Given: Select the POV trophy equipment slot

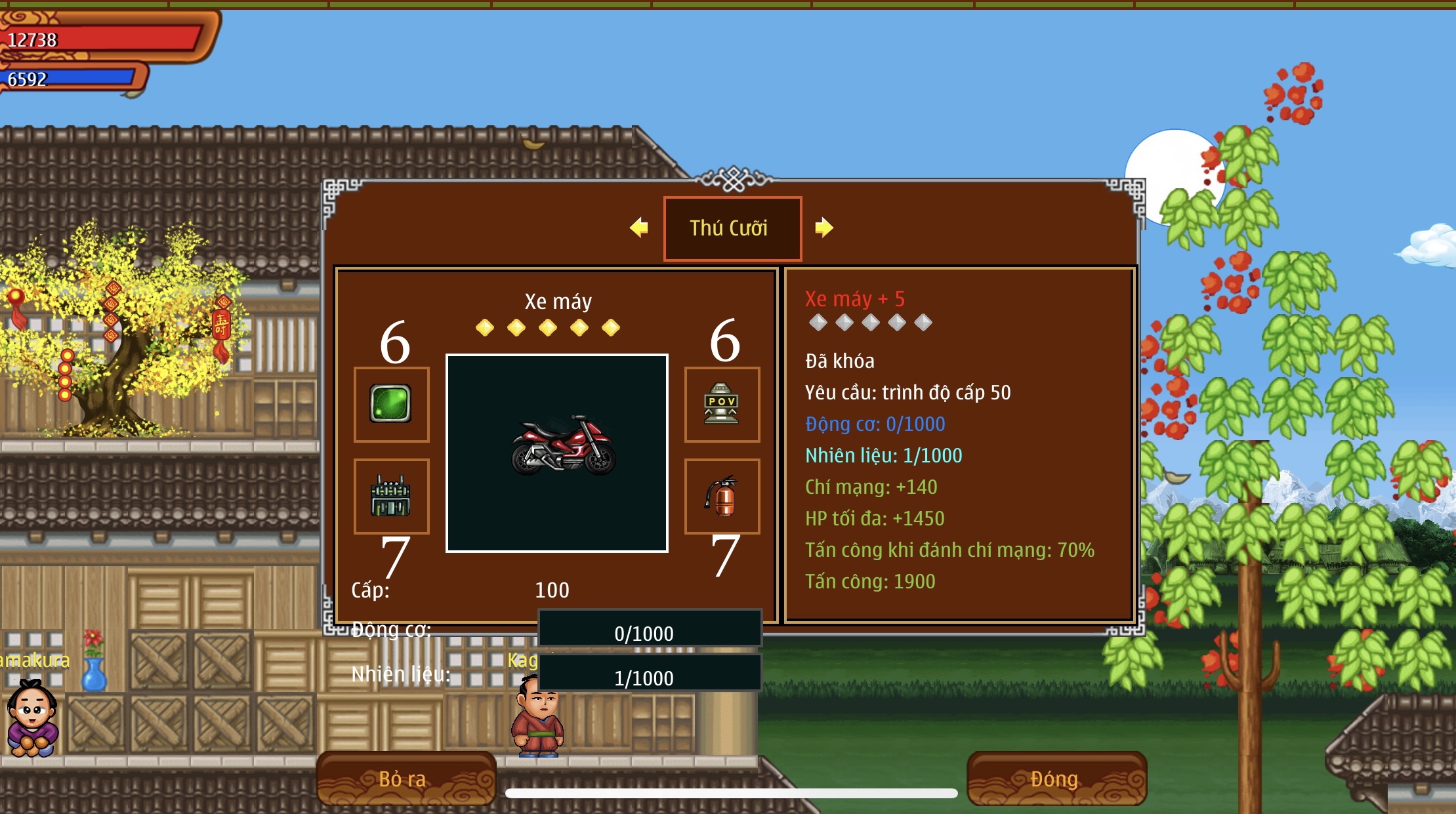Looking at the screenshot, I should pos(722,404).
